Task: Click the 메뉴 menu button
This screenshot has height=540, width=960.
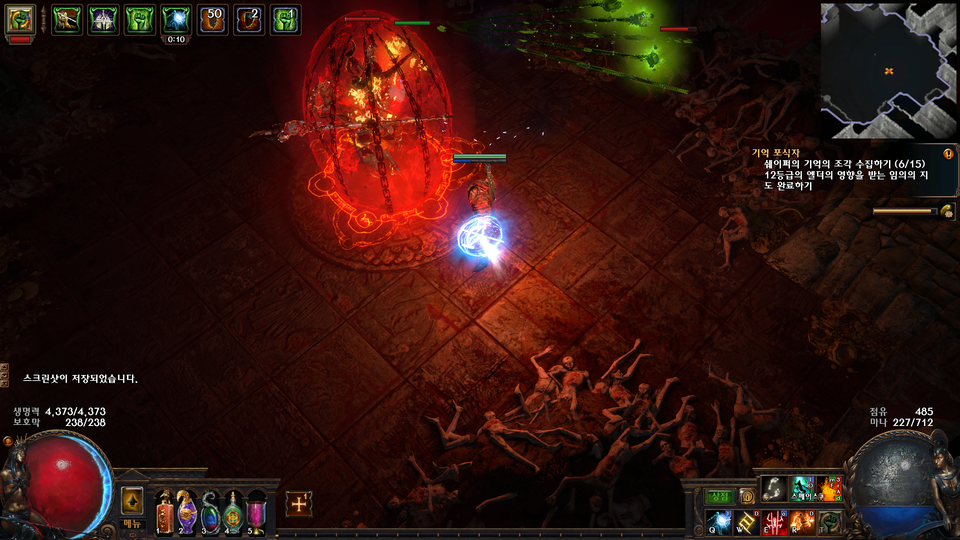Action: [133, 523]
